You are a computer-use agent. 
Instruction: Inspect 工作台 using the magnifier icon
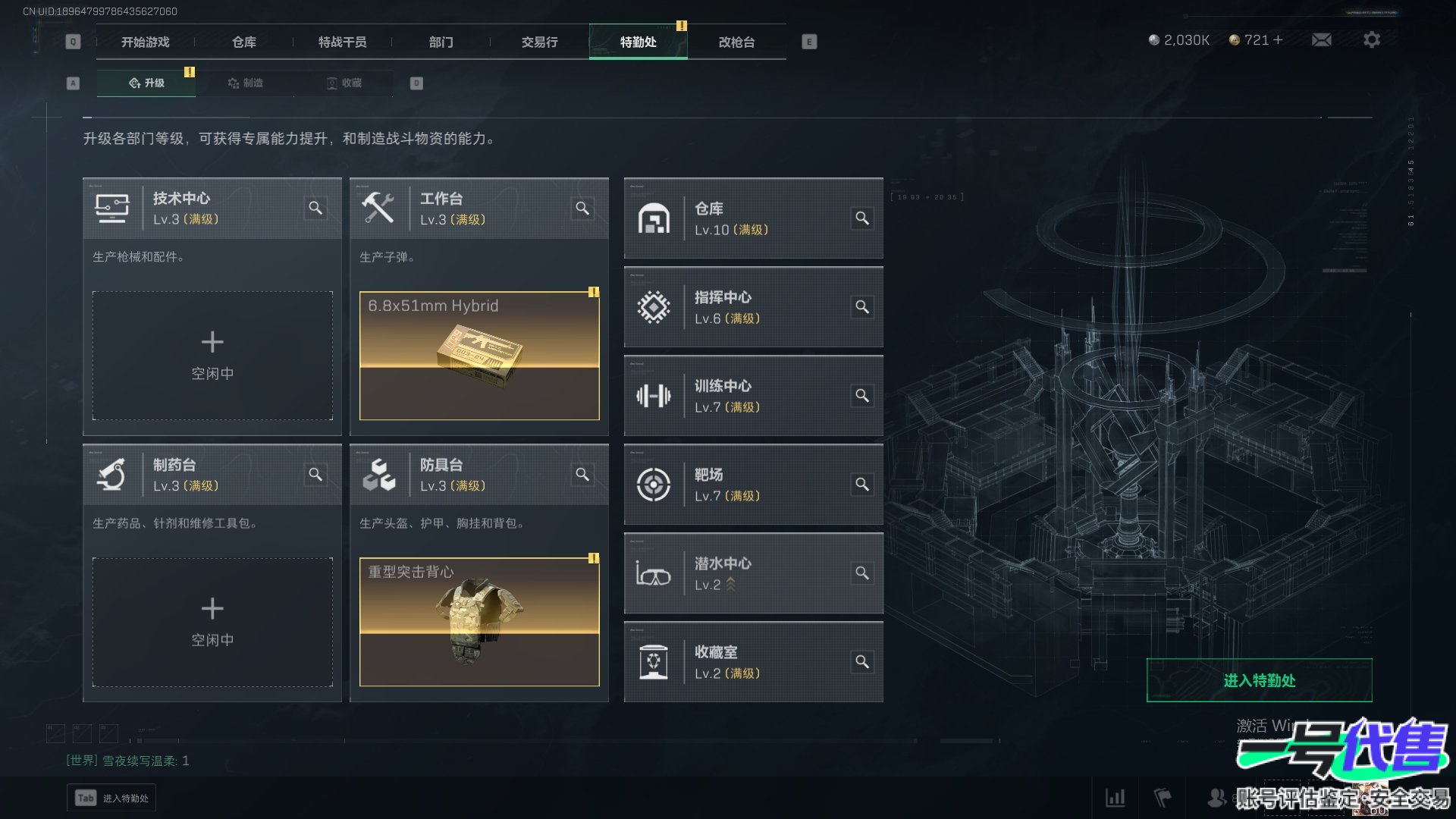point(582,208)
